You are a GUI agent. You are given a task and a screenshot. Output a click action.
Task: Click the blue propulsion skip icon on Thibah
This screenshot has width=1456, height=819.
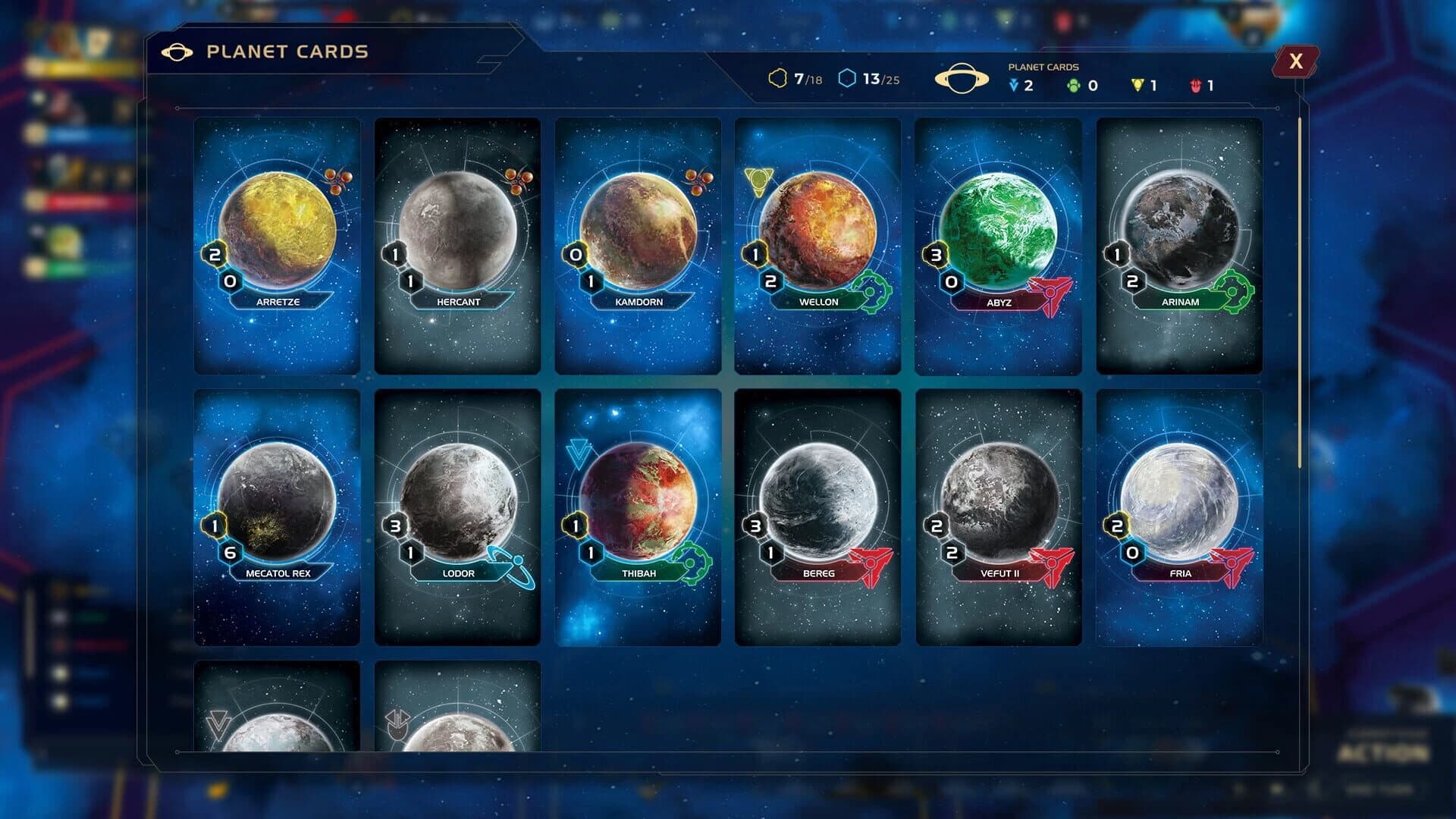(x=579, y=450)
